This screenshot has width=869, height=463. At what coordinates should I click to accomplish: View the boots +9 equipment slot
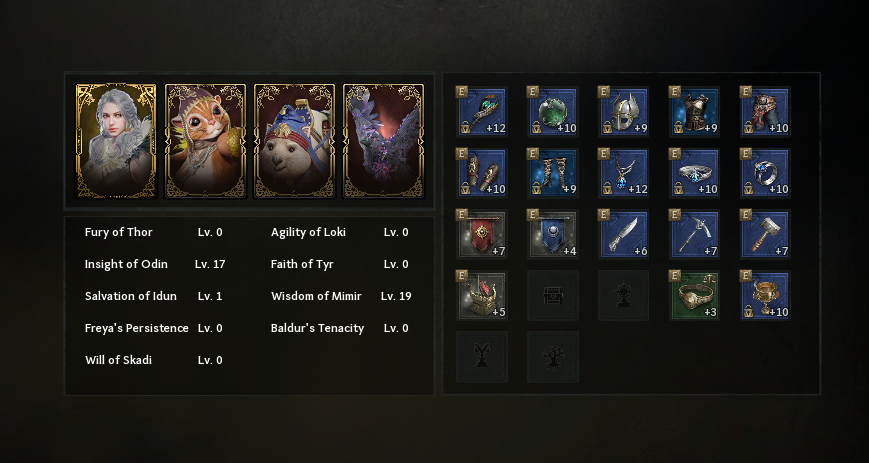(553, 174)
